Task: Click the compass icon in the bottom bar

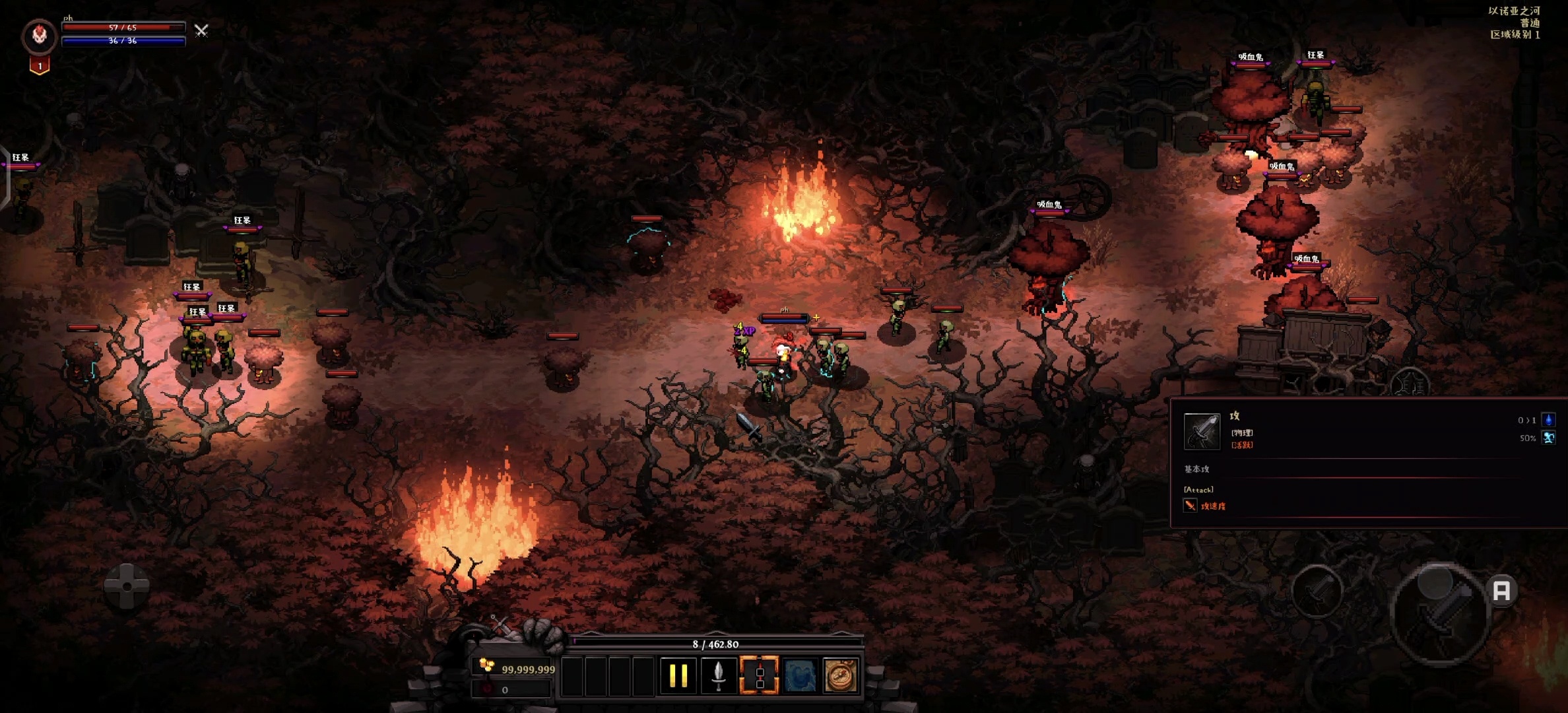Action: click(840, 675)
